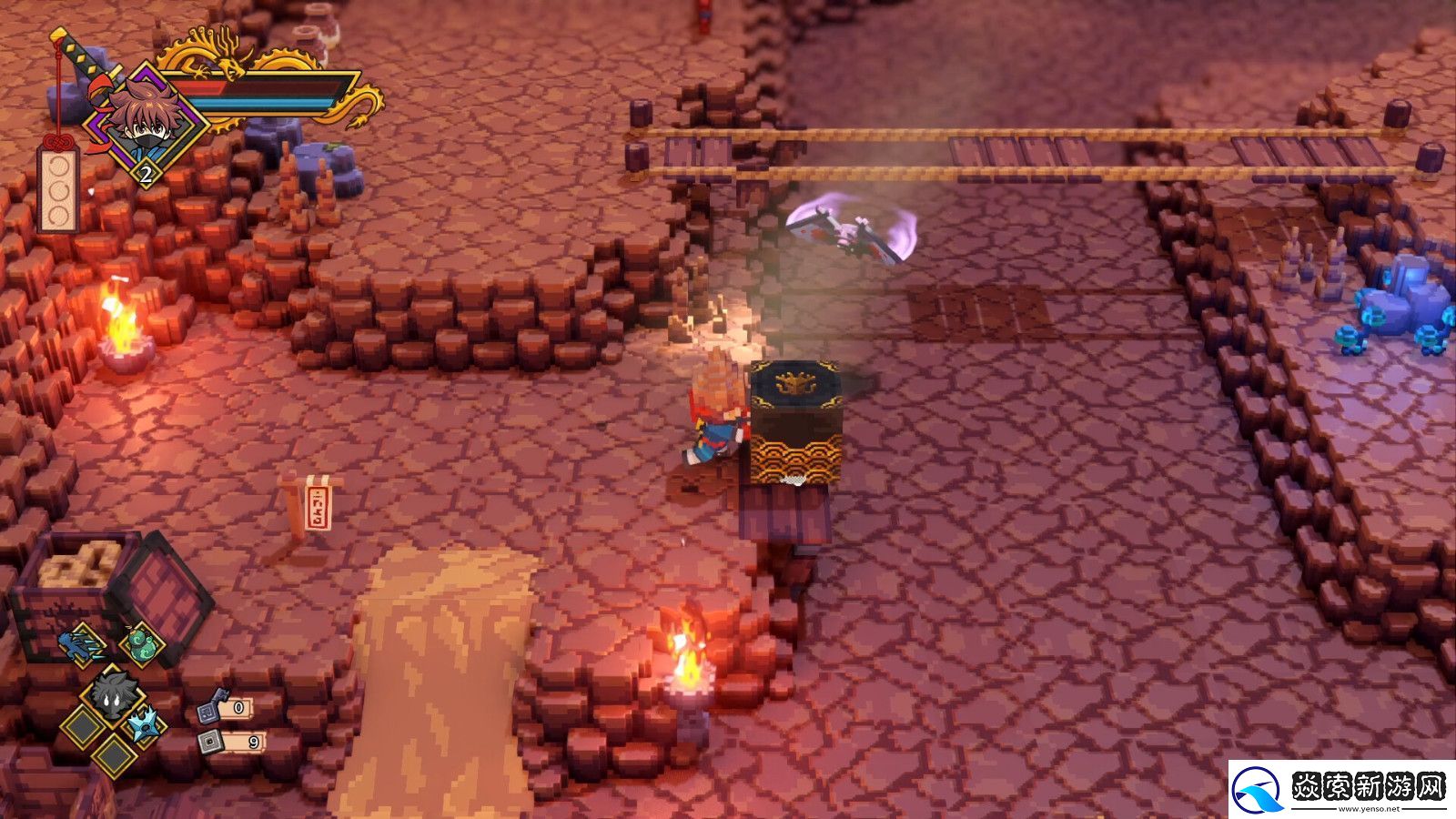1456x819 pixels.
Task: Click the wooden charm tag with three circles
Action: (59, 190)
